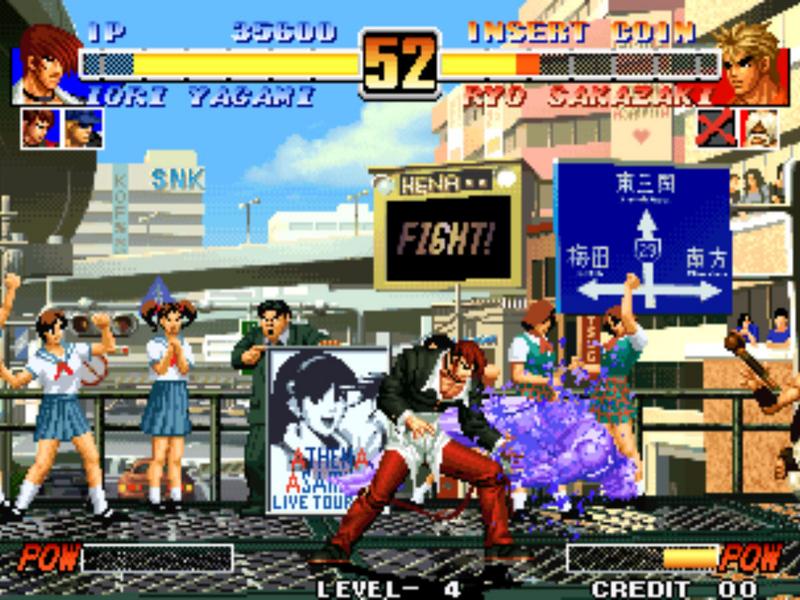Click Iori Yagami's large character portrait
The width and height of the screenshot is (800, 600).
48,63
